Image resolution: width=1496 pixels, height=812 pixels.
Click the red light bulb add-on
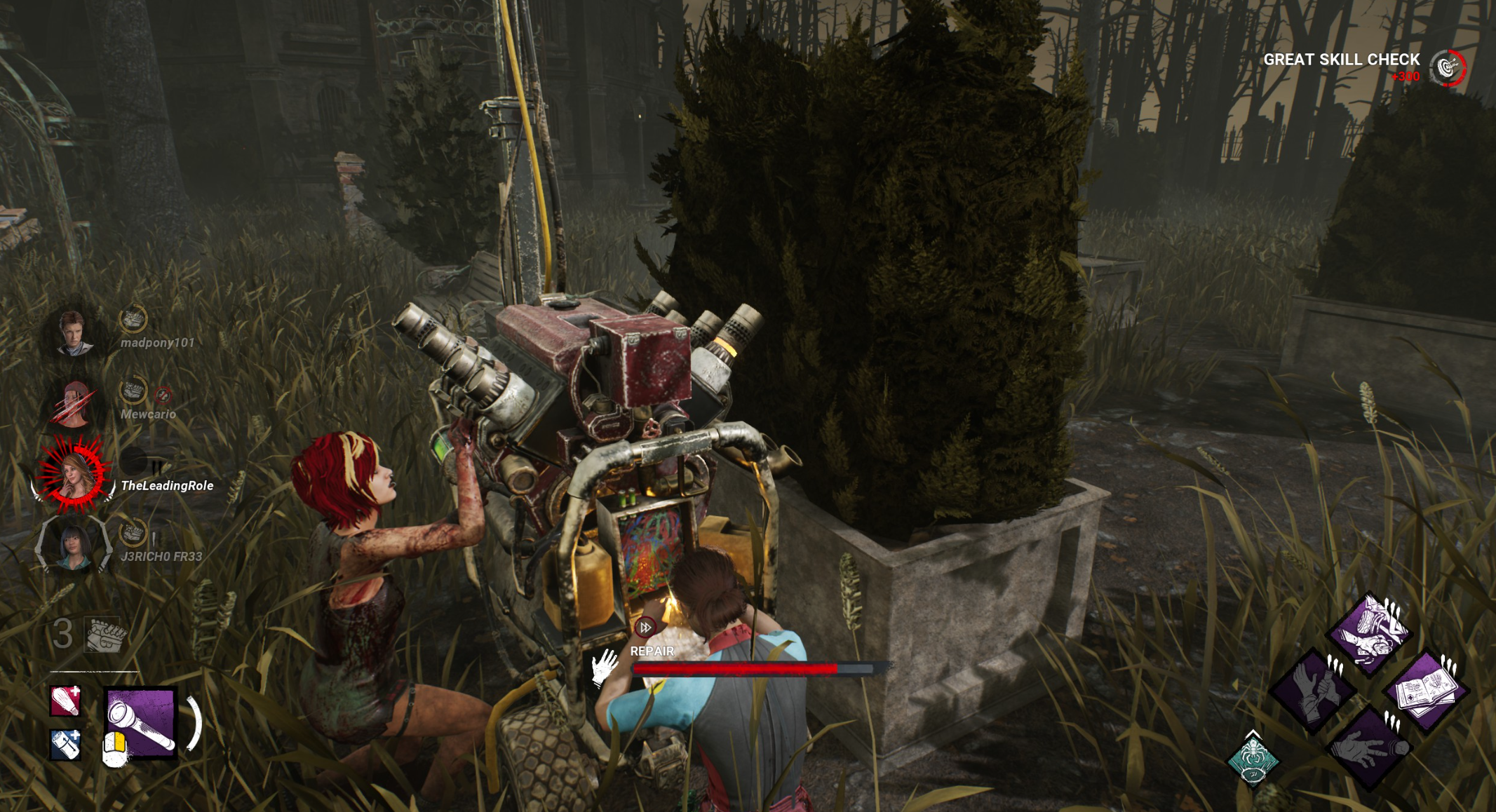[x=65, y=701]
